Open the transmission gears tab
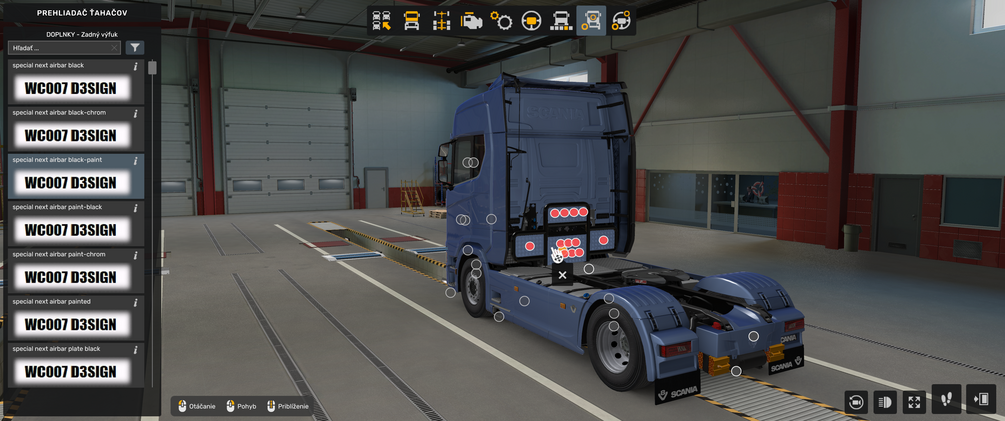The width and height of the screenshot is (1005, 421). [501, 21]
